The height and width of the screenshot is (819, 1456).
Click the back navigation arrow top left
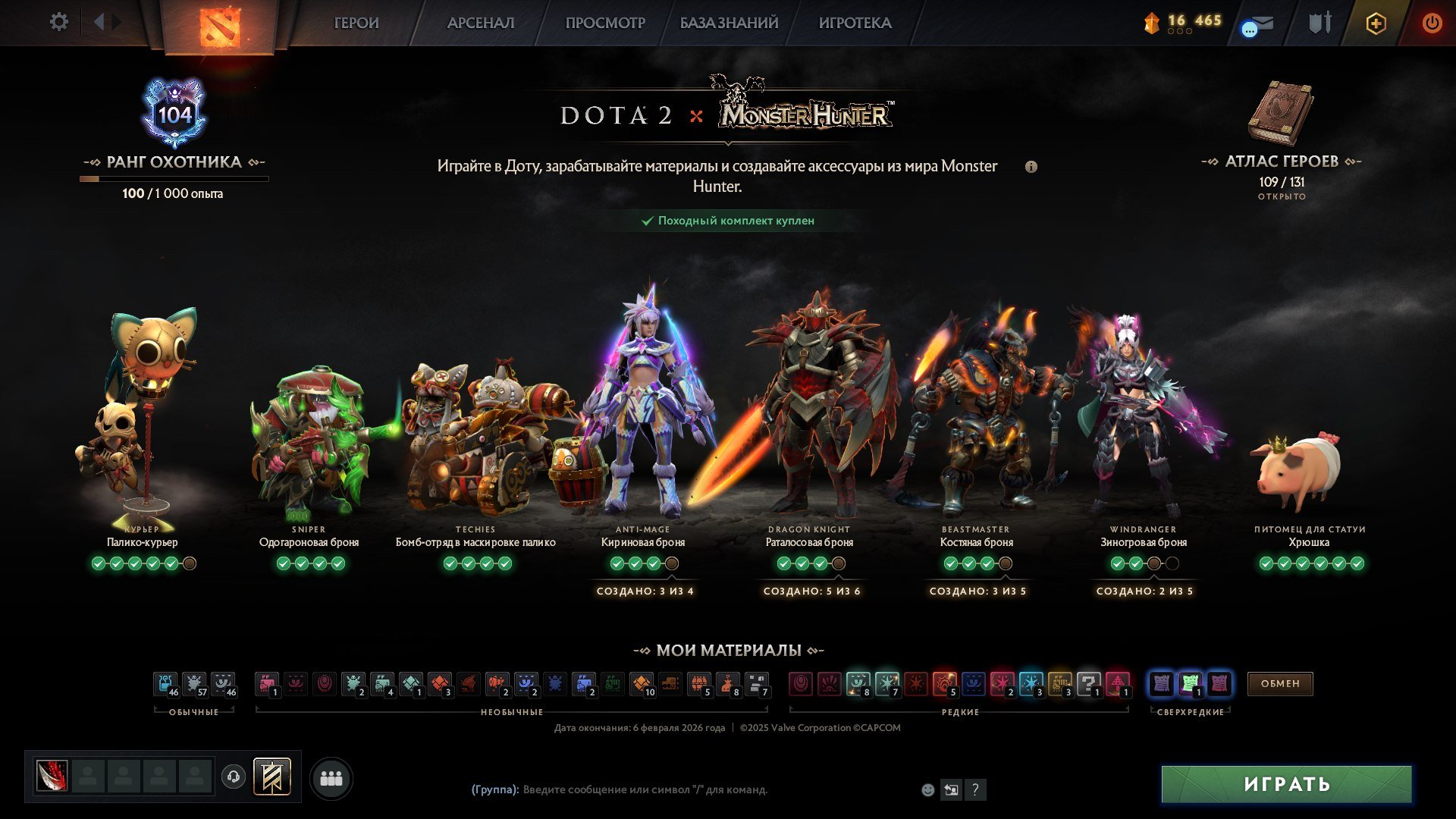coord(99,20)
